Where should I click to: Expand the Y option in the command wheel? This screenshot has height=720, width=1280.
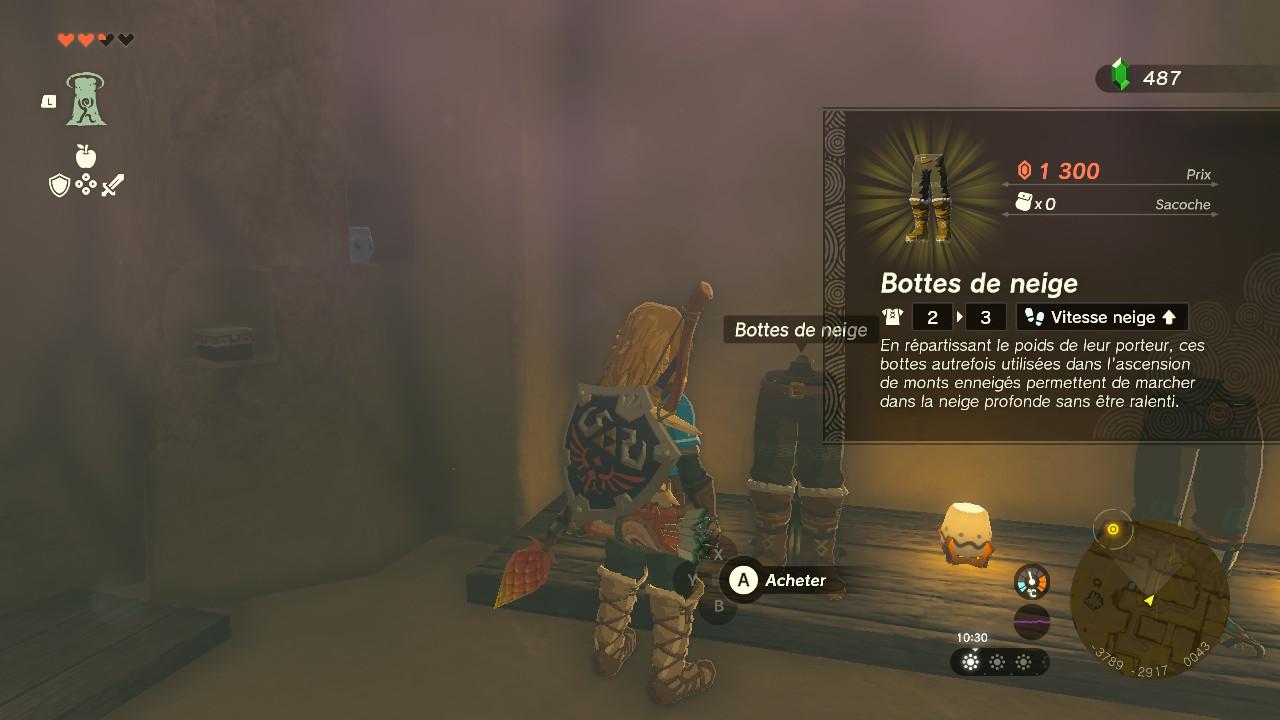pos(694,580)
